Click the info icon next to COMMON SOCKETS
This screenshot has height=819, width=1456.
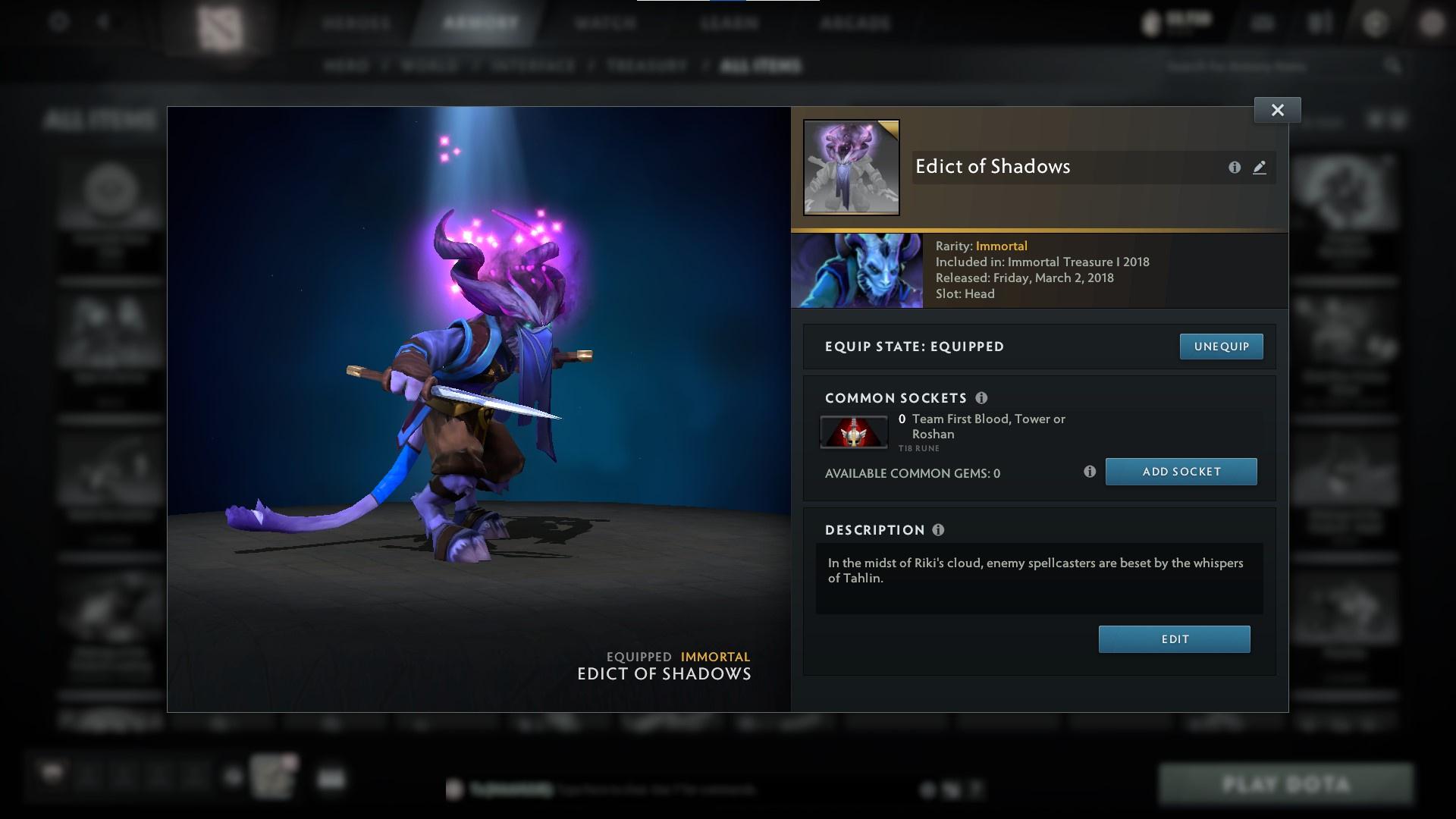click(984, 397)
